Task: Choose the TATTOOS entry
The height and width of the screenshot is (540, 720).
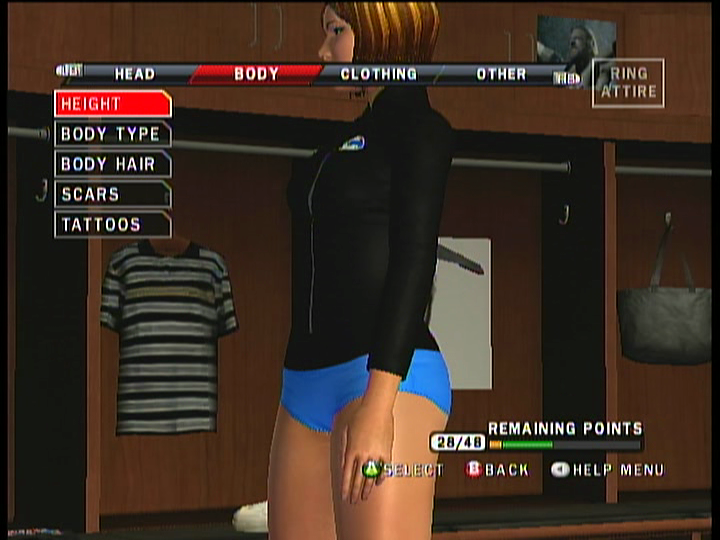Action: [x=112, y=224]
